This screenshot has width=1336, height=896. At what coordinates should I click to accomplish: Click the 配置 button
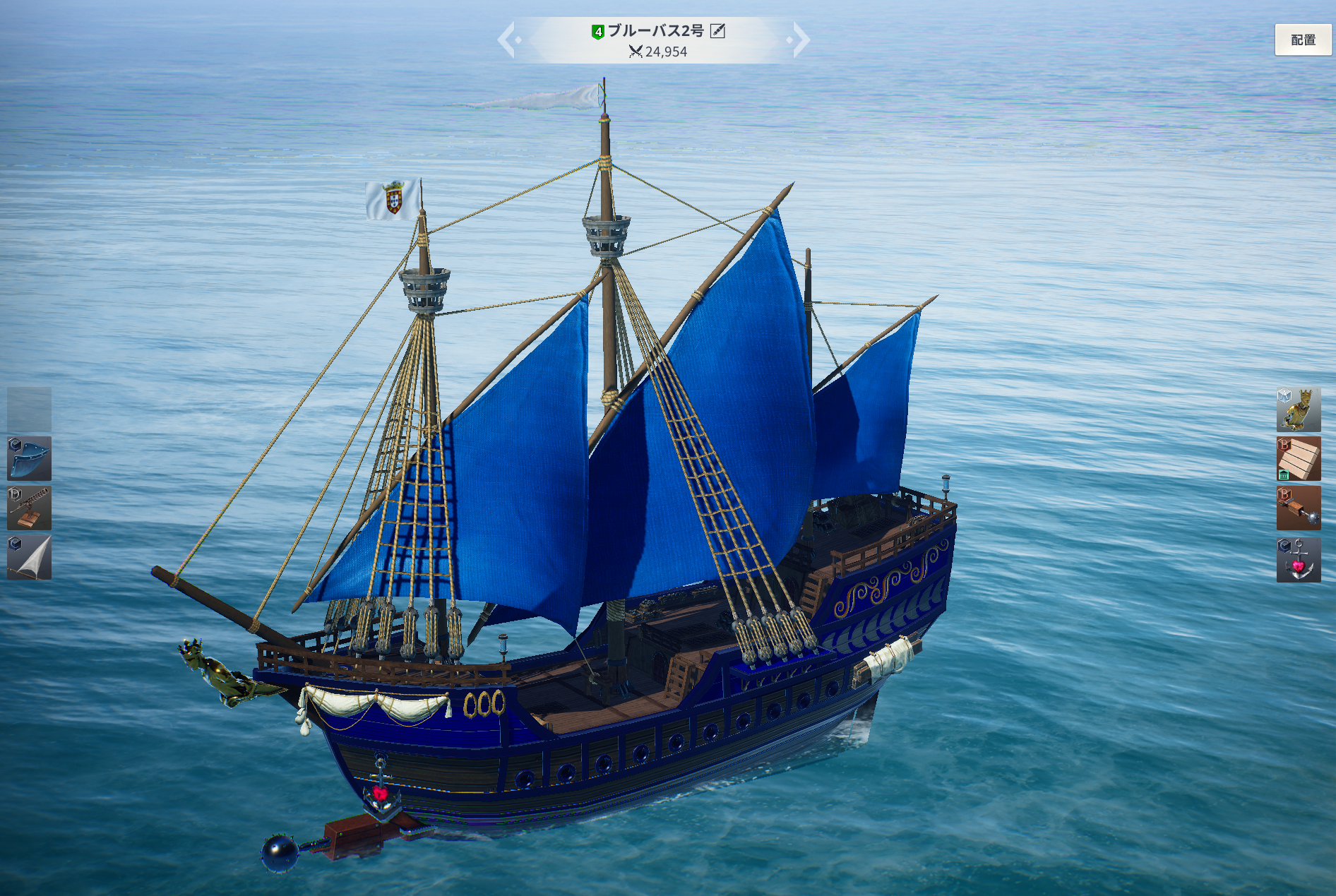[x=1303, y=40]
